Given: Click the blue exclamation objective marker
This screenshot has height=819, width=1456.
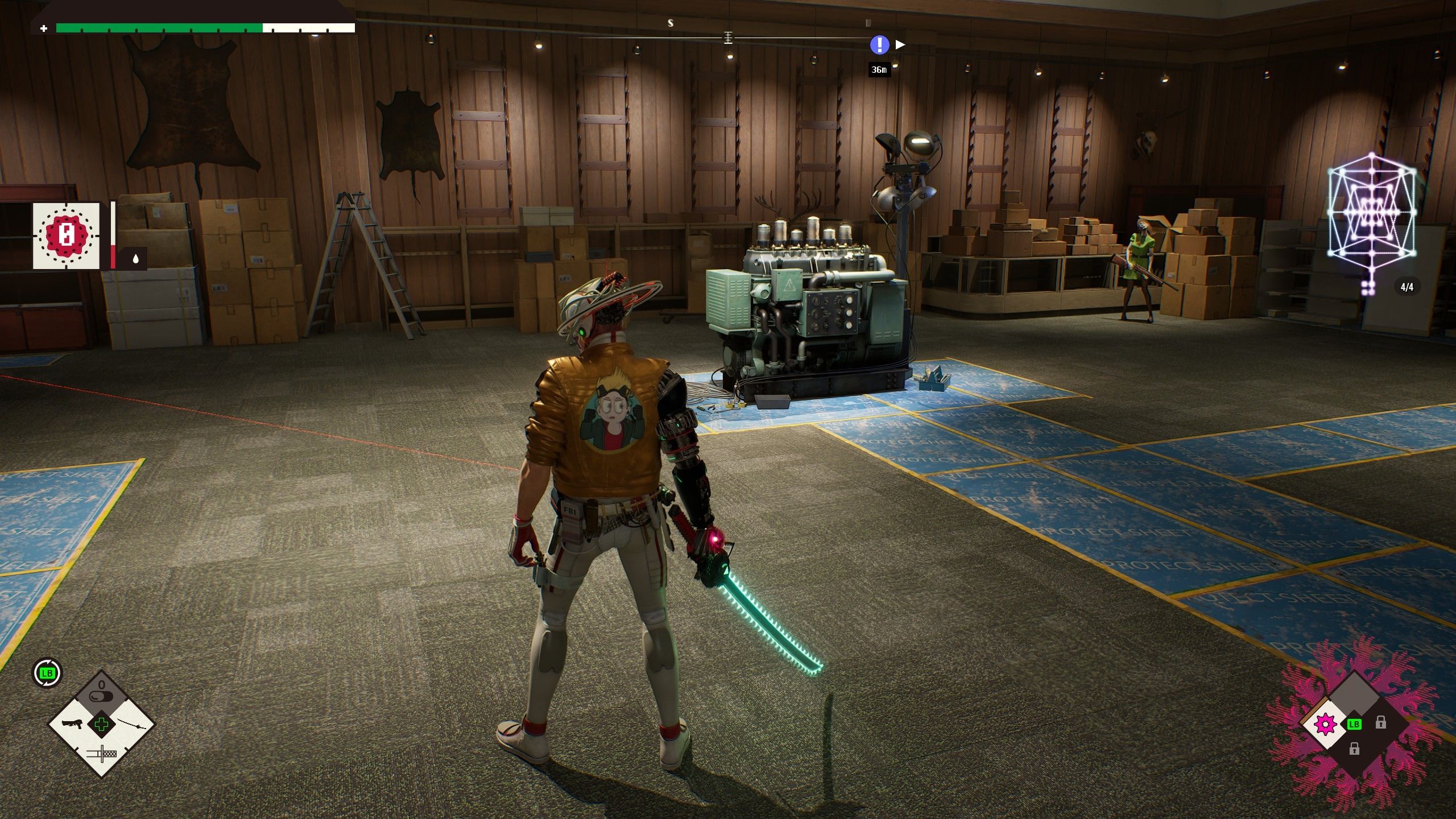Looking at the screenshot, I should coord(879,44).
